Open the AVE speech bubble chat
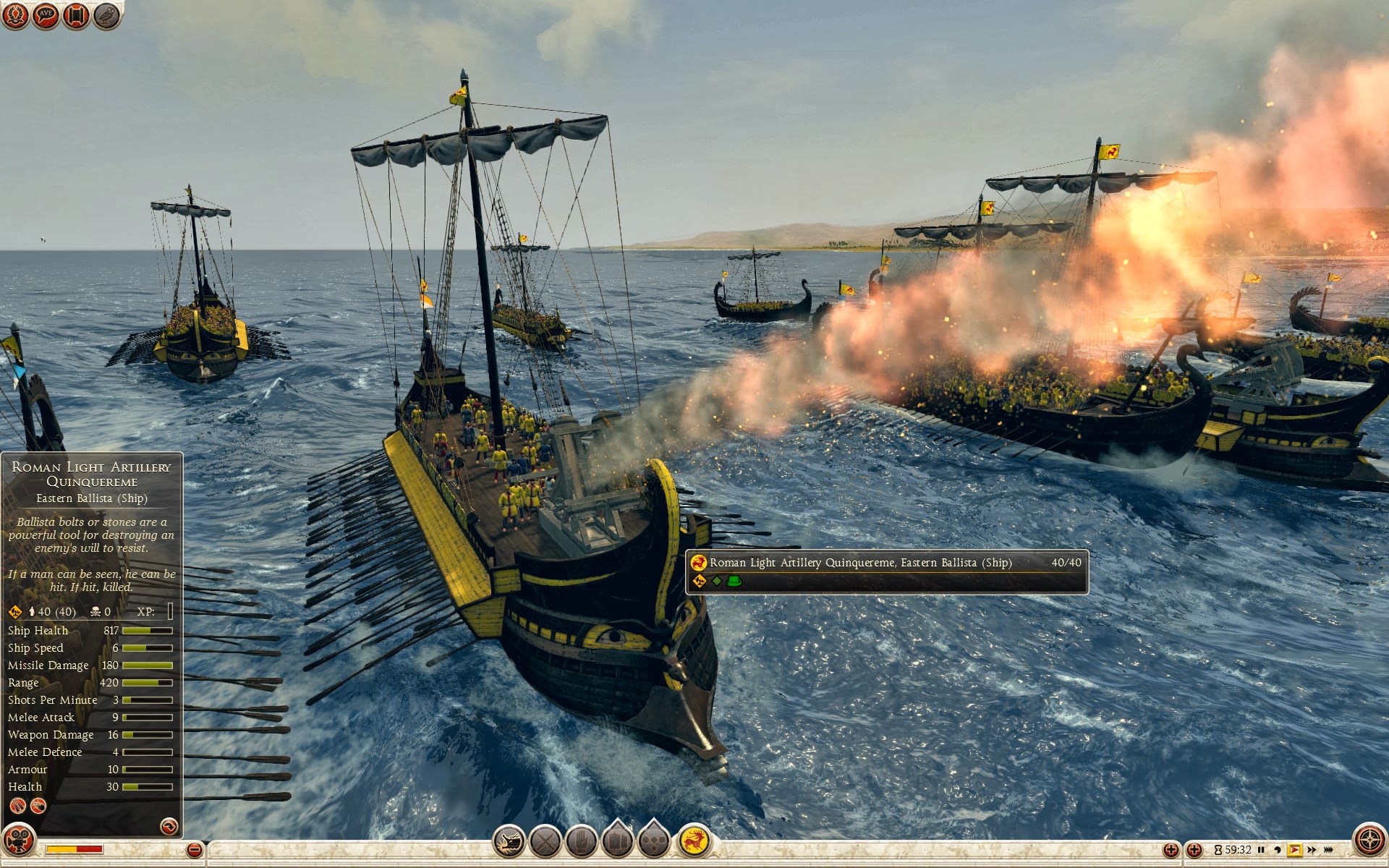Image resolution: width=1389 pixels, height=868 pixels. [46, 15]
